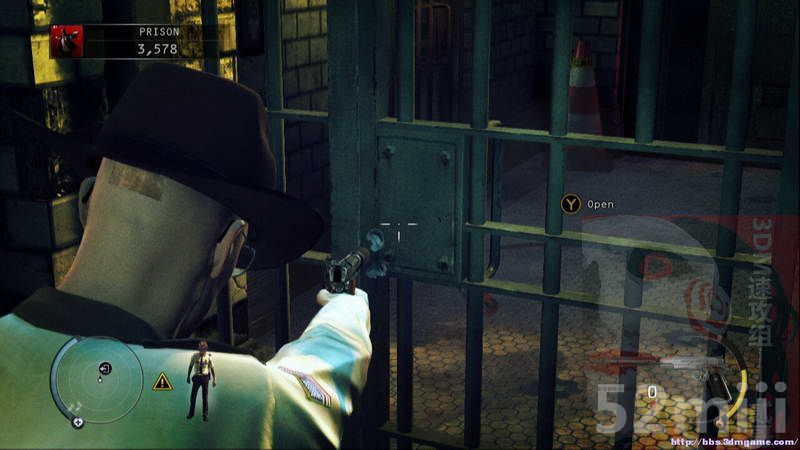Screen dimensions: 800x450
Task: Click the red Agent 47 portrait icon
Action: point(65,41)
